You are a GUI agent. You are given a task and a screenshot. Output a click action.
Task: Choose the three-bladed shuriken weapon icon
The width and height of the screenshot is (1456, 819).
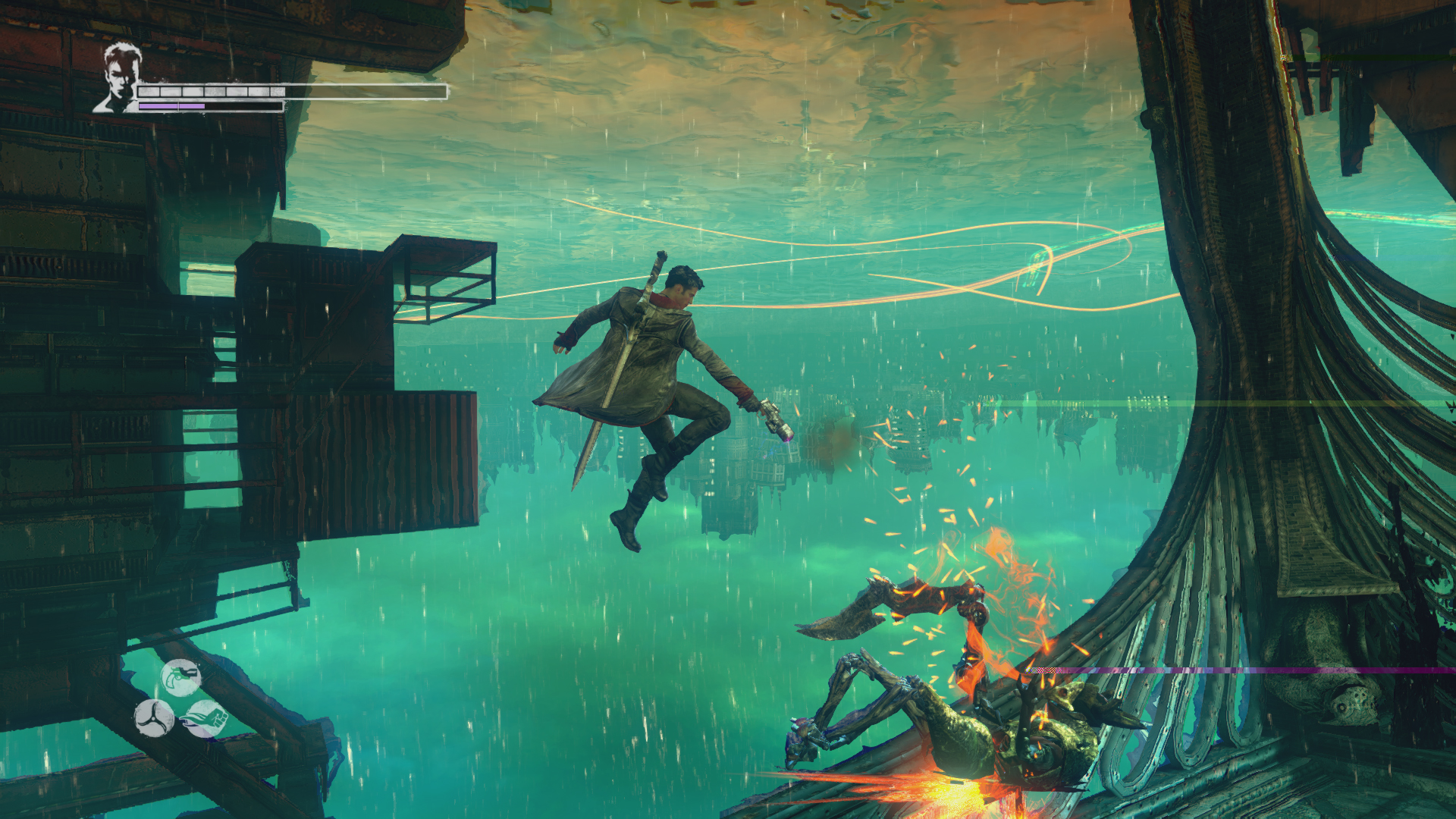point(155,717)
